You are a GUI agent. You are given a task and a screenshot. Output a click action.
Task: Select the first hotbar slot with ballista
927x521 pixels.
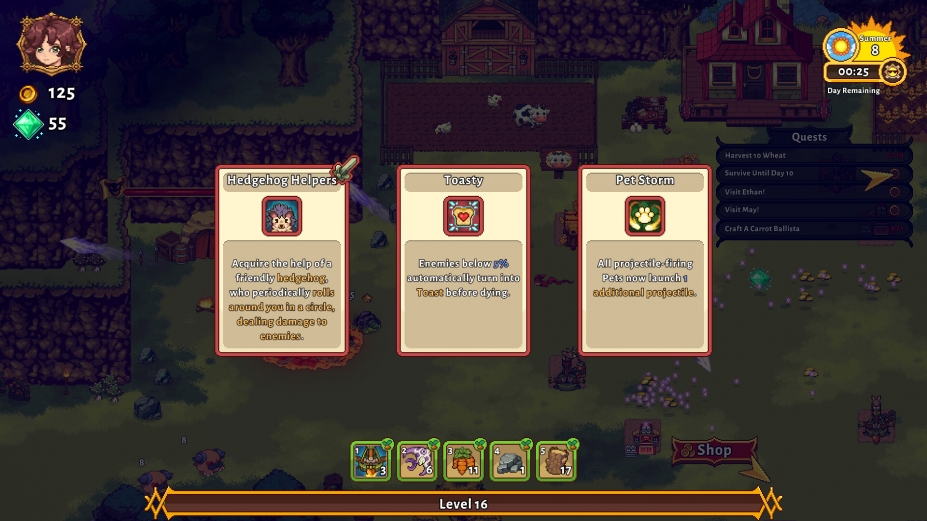(371, 461)
